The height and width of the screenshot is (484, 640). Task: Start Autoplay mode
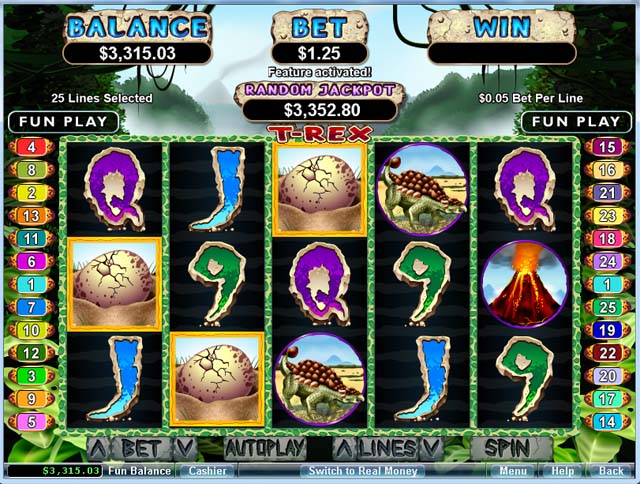pyautogui.click(x=263, y=448)
